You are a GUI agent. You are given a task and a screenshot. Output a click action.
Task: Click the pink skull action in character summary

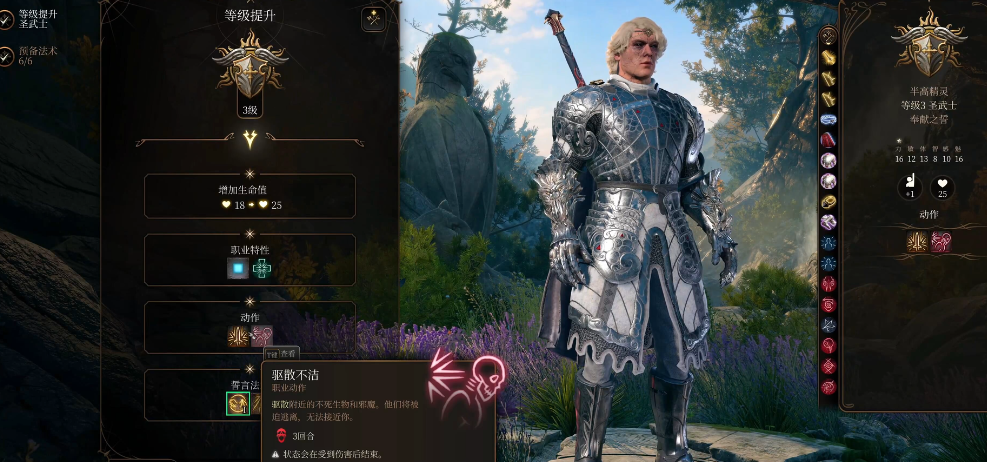[x=941, y=241]
